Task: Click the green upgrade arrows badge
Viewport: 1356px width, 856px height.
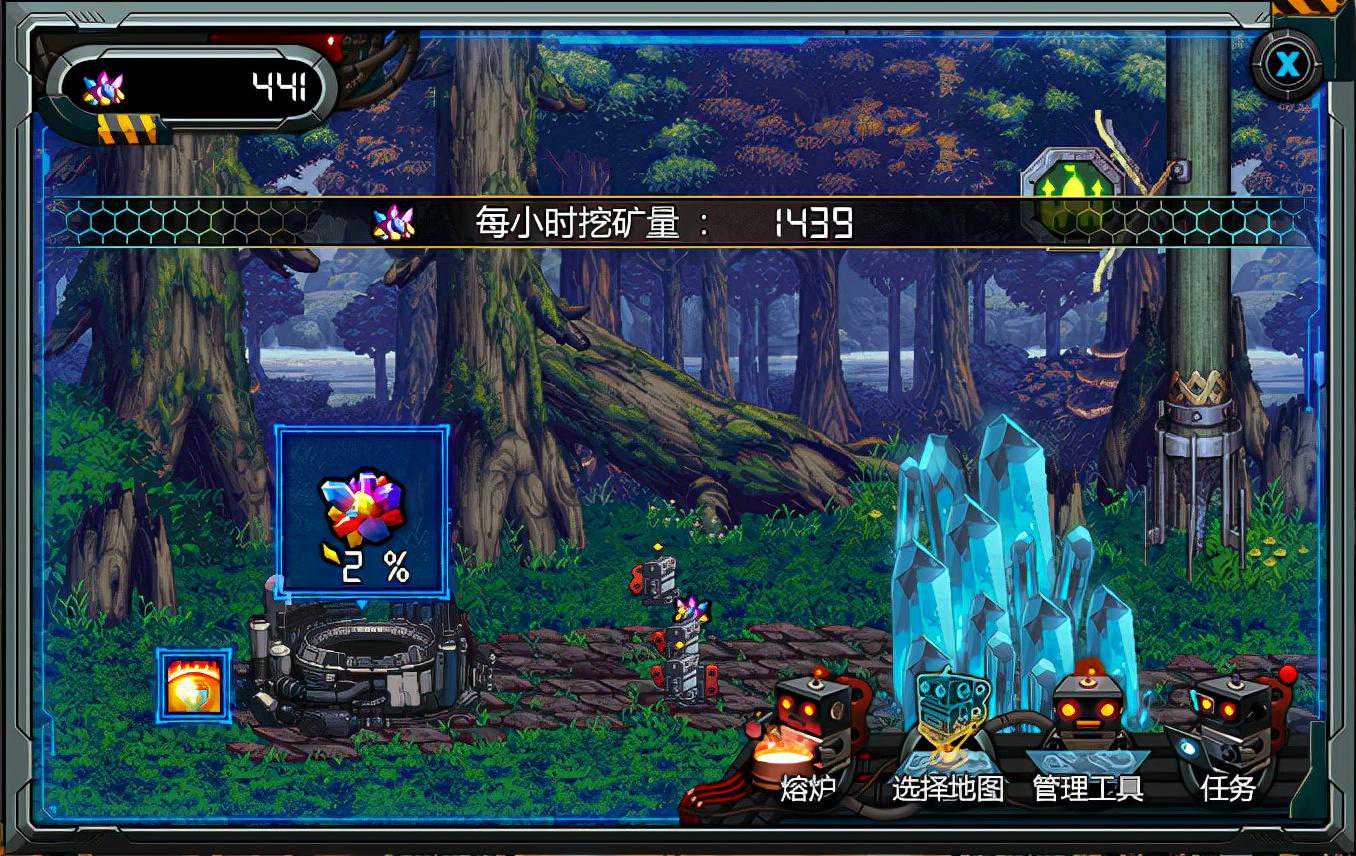Action: pos(1063,192)
